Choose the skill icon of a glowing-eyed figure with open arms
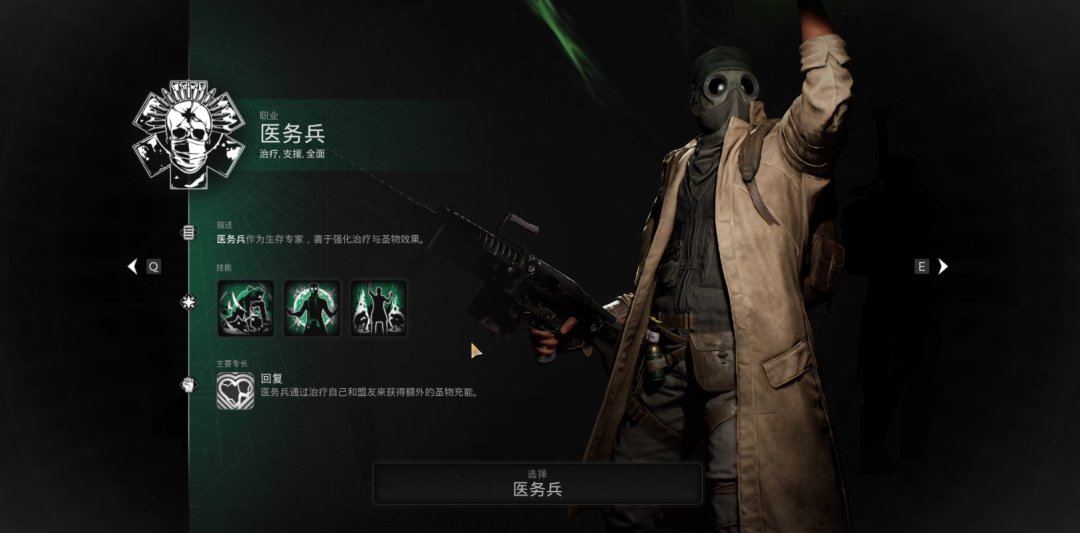Image resolution: width=1080 pixels, height=533 pixels. [312, 308]
